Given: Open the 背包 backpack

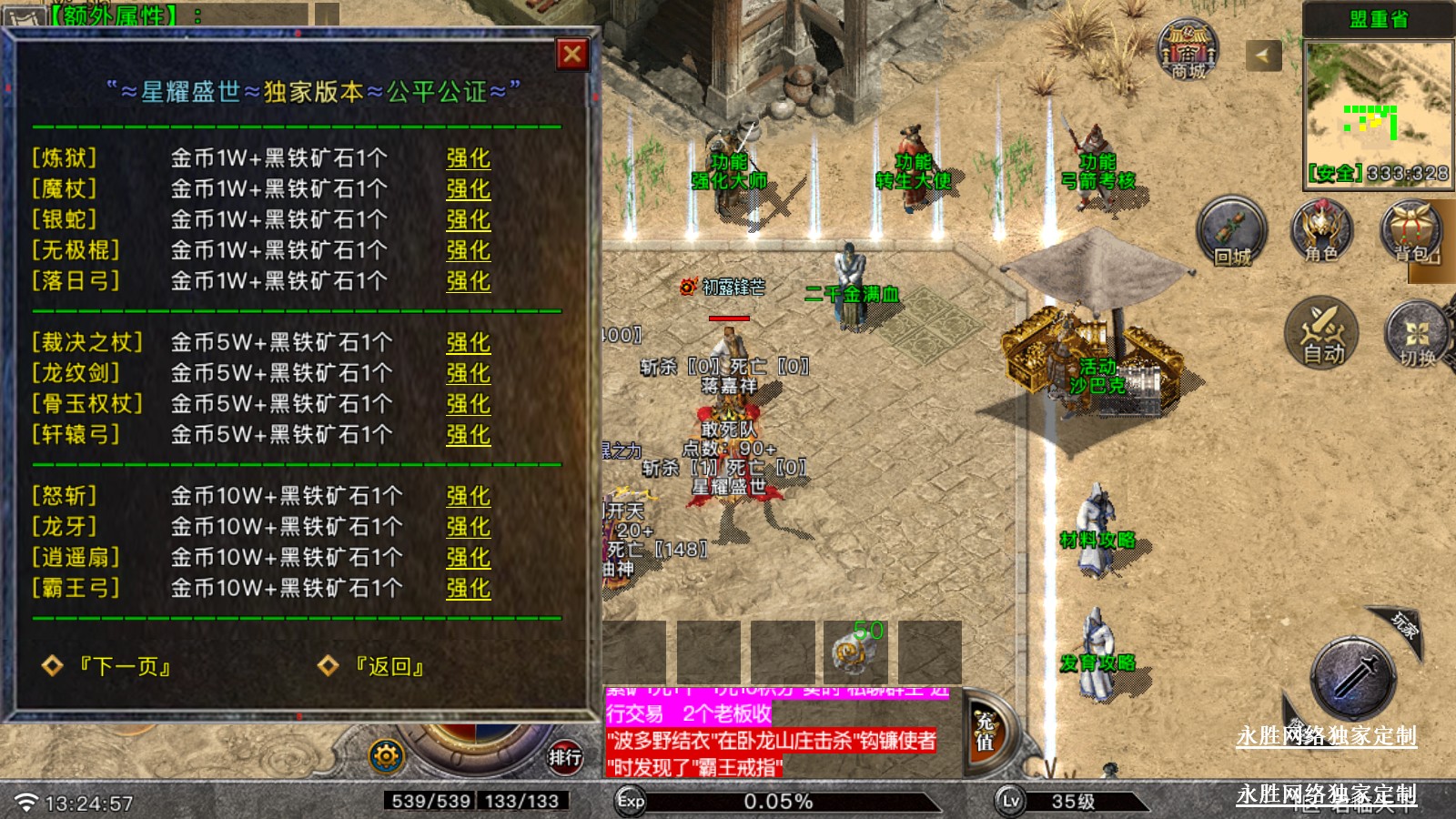Looking at the screenshot, I should pyautogui.click(x=1410, y=231).
